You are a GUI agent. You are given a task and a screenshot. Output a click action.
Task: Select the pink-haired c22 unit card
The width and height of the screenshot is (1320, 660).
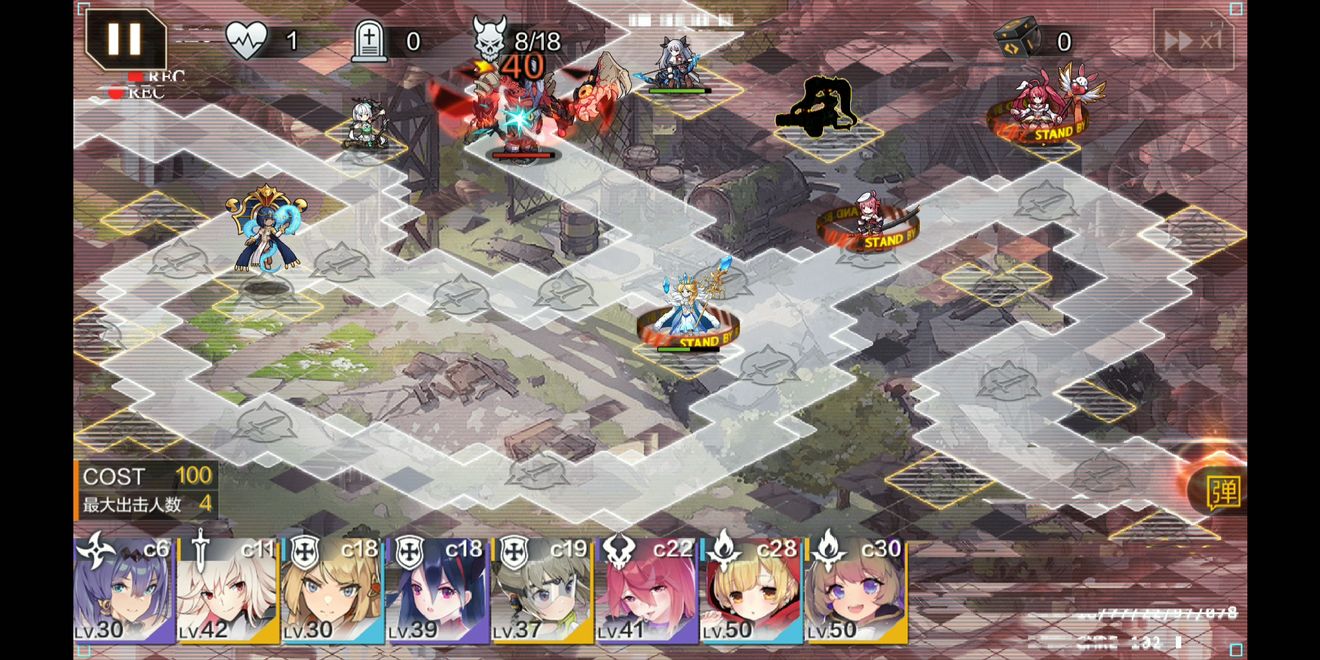pos(646,592)
